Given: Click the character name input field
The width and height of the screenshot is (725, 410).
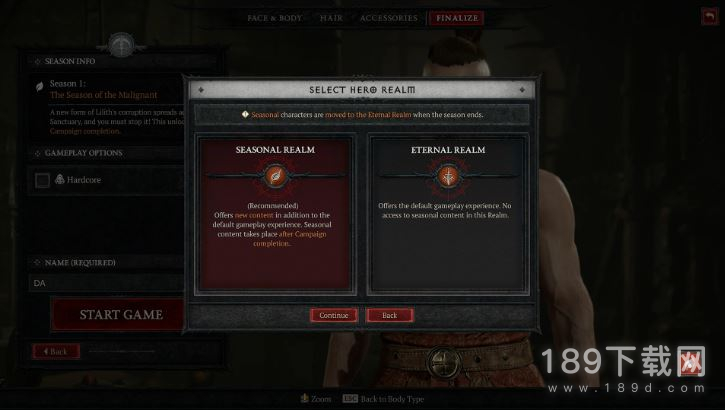Looking at the screenshot, I should click(x=105, y=283).
